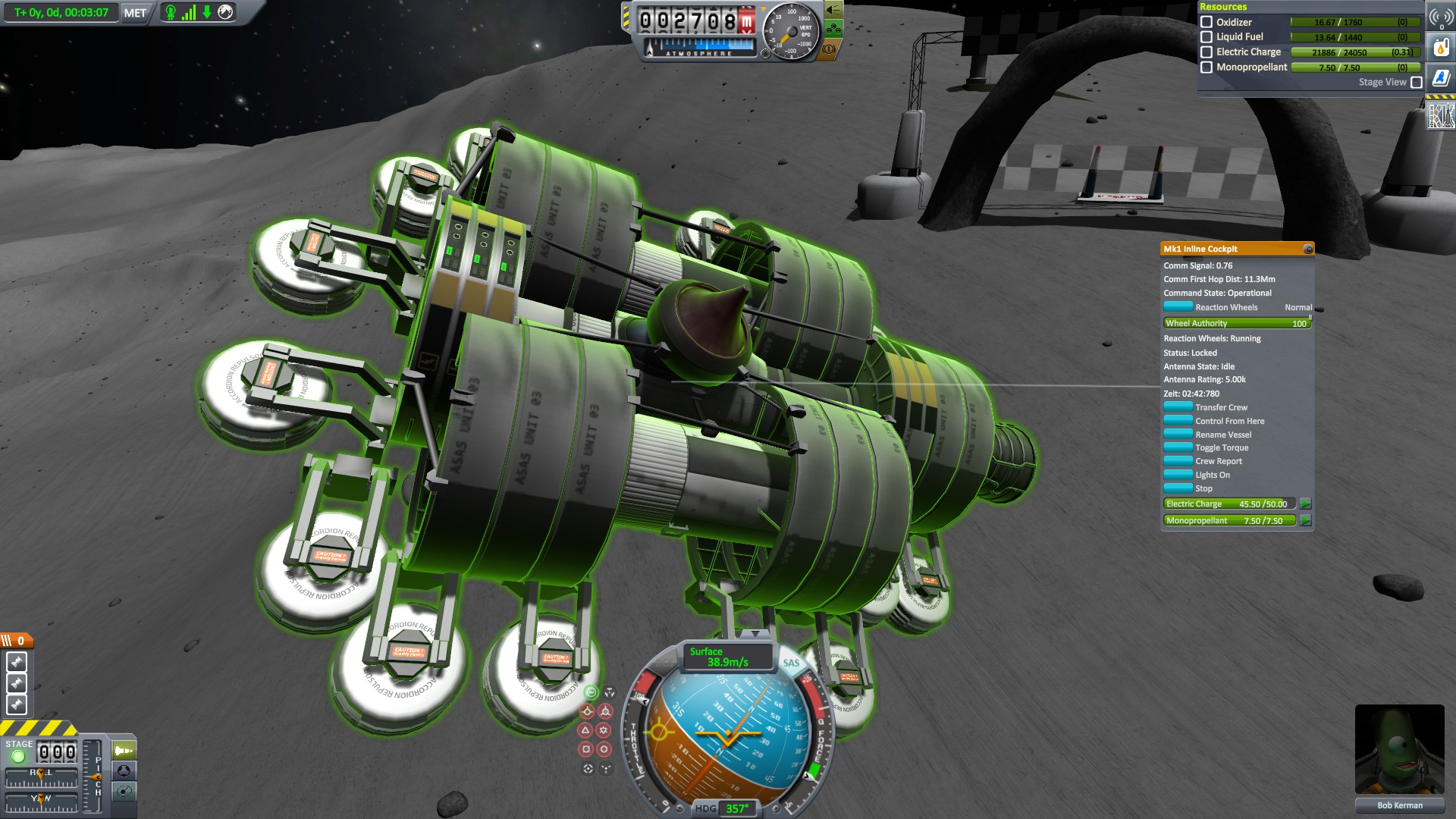The image size is (1456, 819).
Task: Toggle the Reaction Wheels mode button
Action: pyautogui.click(x=1178, y=307)
